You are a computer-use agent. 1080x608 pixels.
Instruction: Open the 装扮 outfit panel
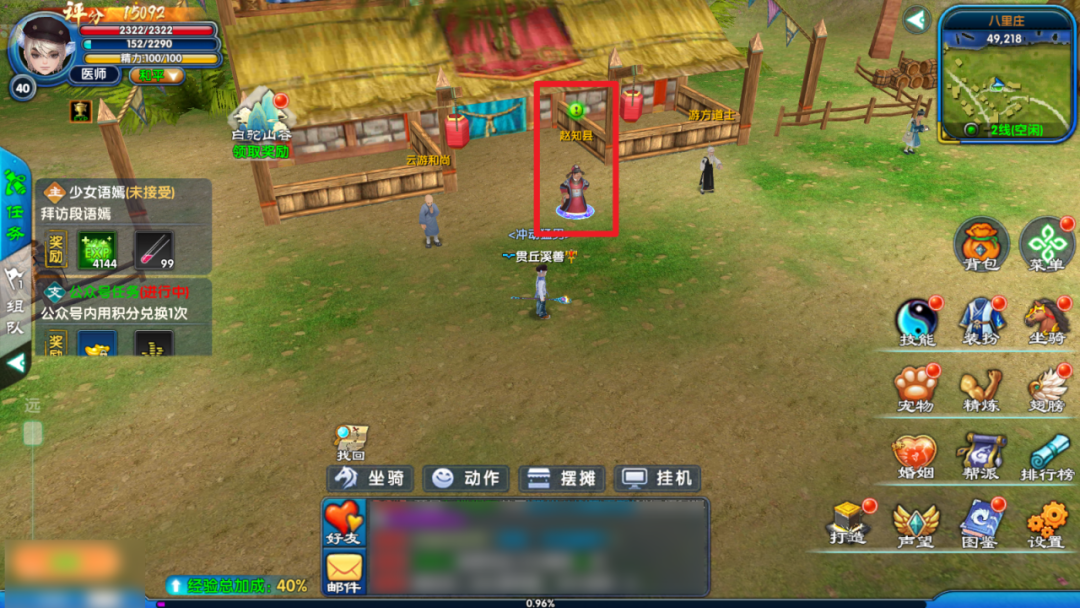click(981, 322)
